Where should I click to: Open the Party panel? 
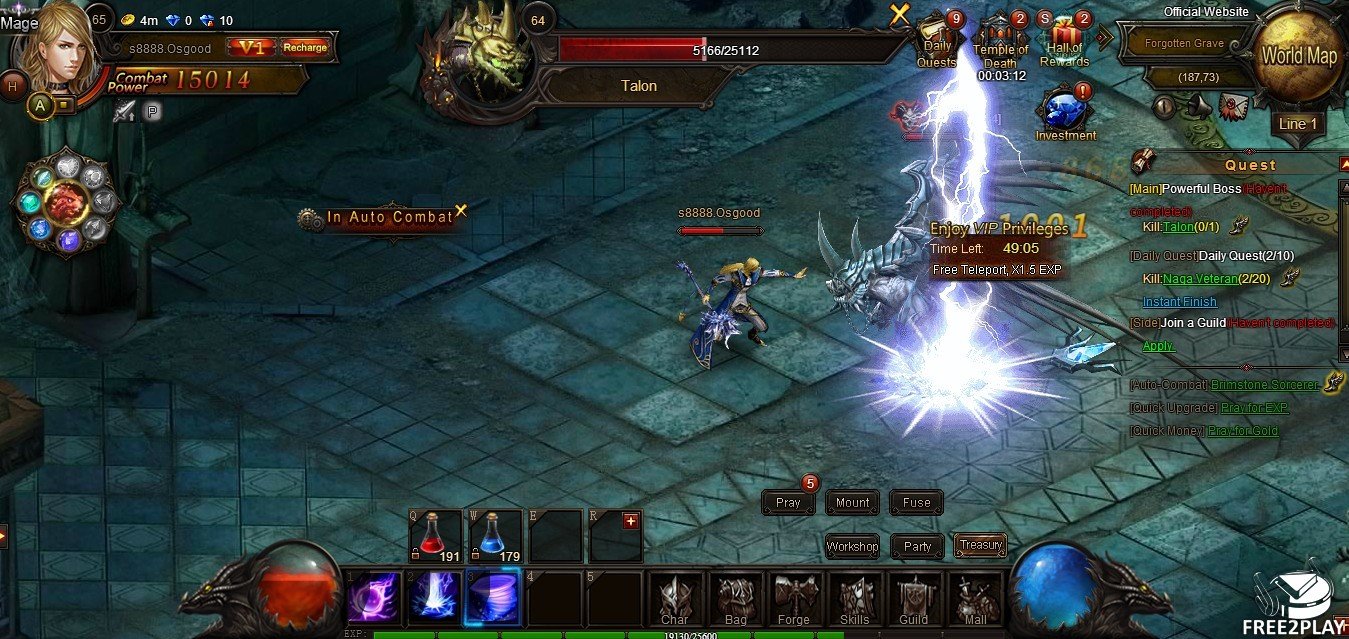pos(917,546)
